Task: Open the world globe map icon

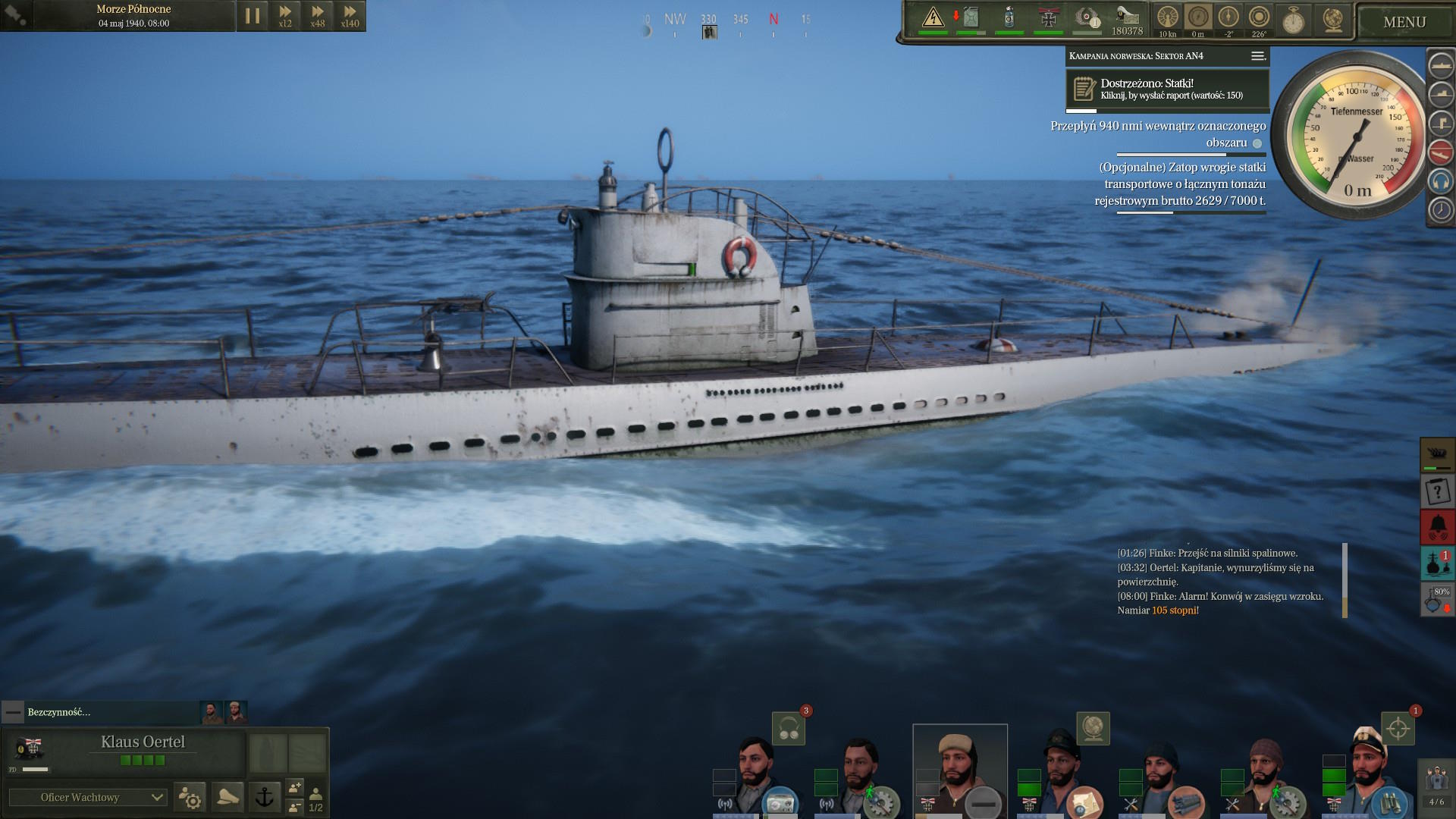Action: click(1332, 20)
